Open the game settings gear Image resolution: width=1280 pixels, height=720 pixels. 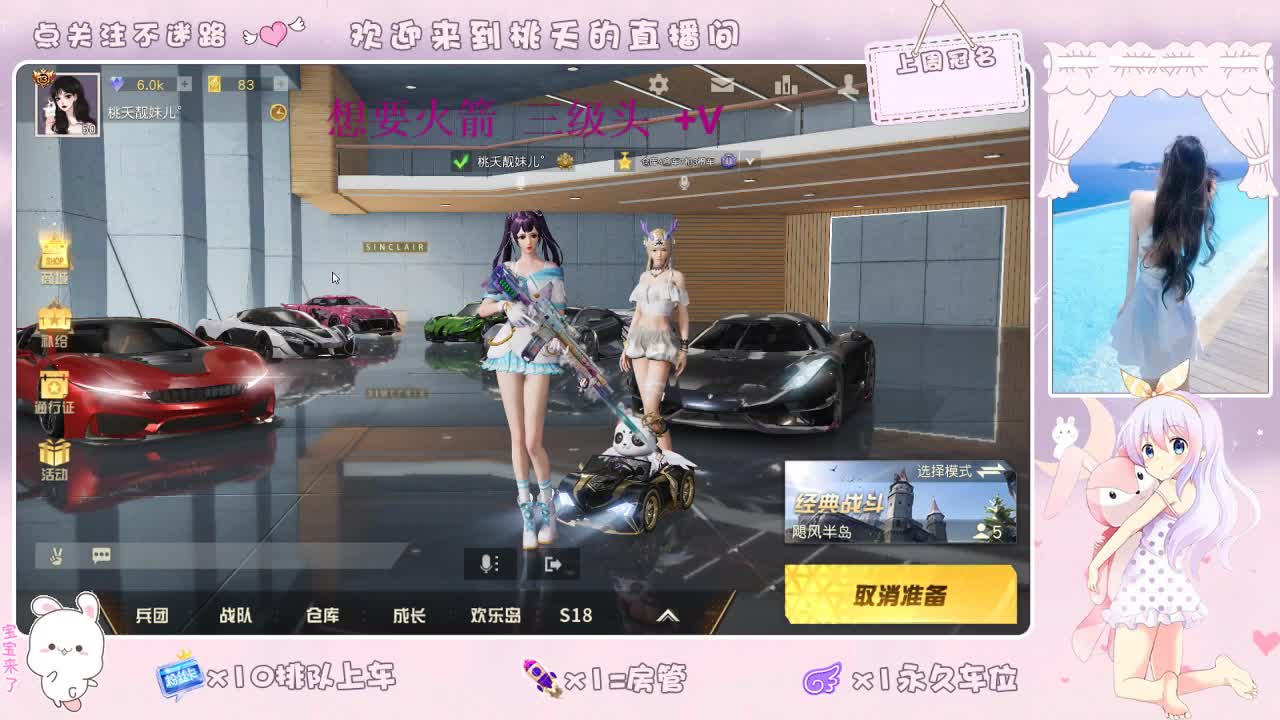pos(658,86)
